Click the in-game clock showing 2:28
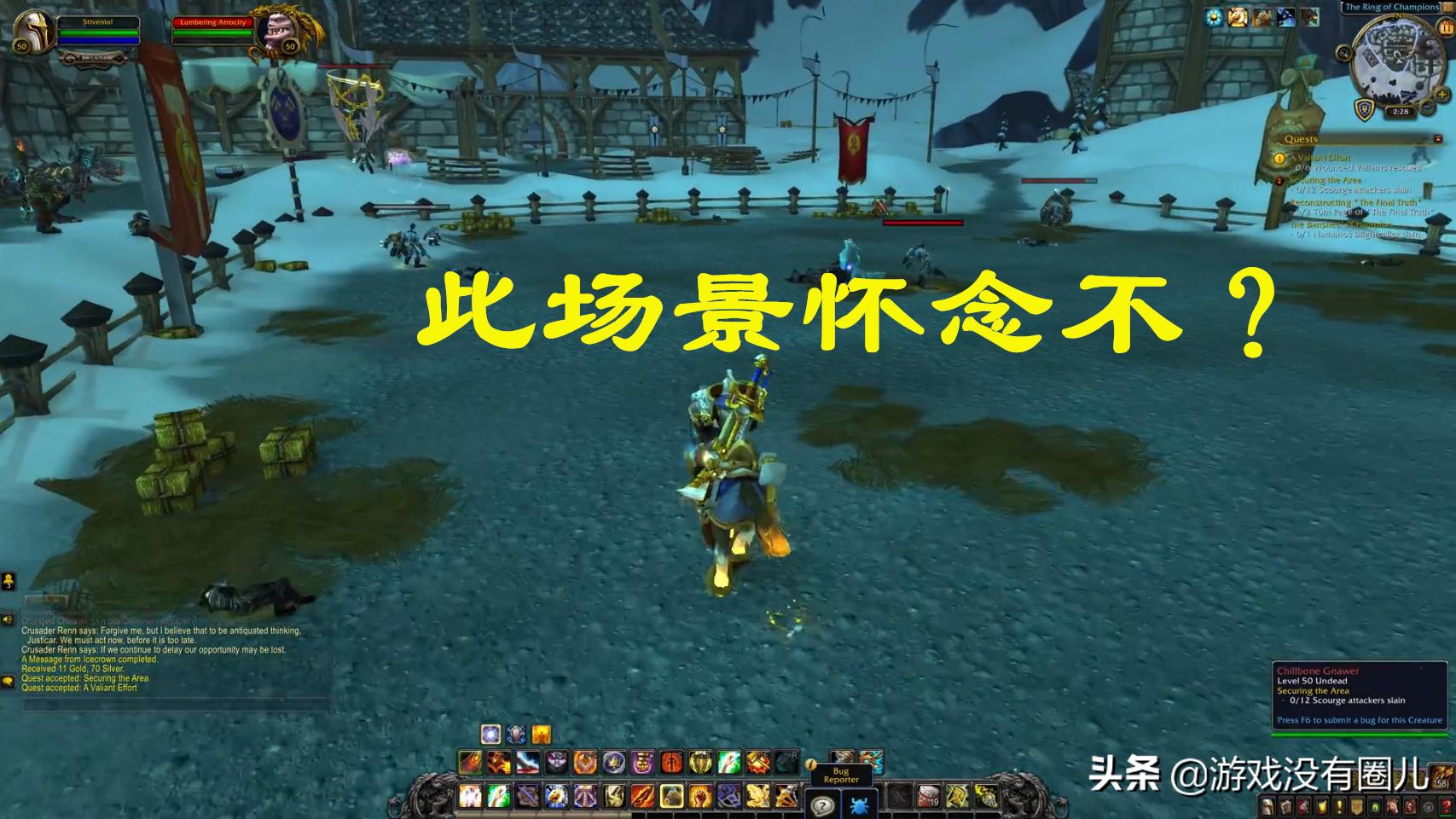Screen dimensions: 1456x819 point(1401,111)
